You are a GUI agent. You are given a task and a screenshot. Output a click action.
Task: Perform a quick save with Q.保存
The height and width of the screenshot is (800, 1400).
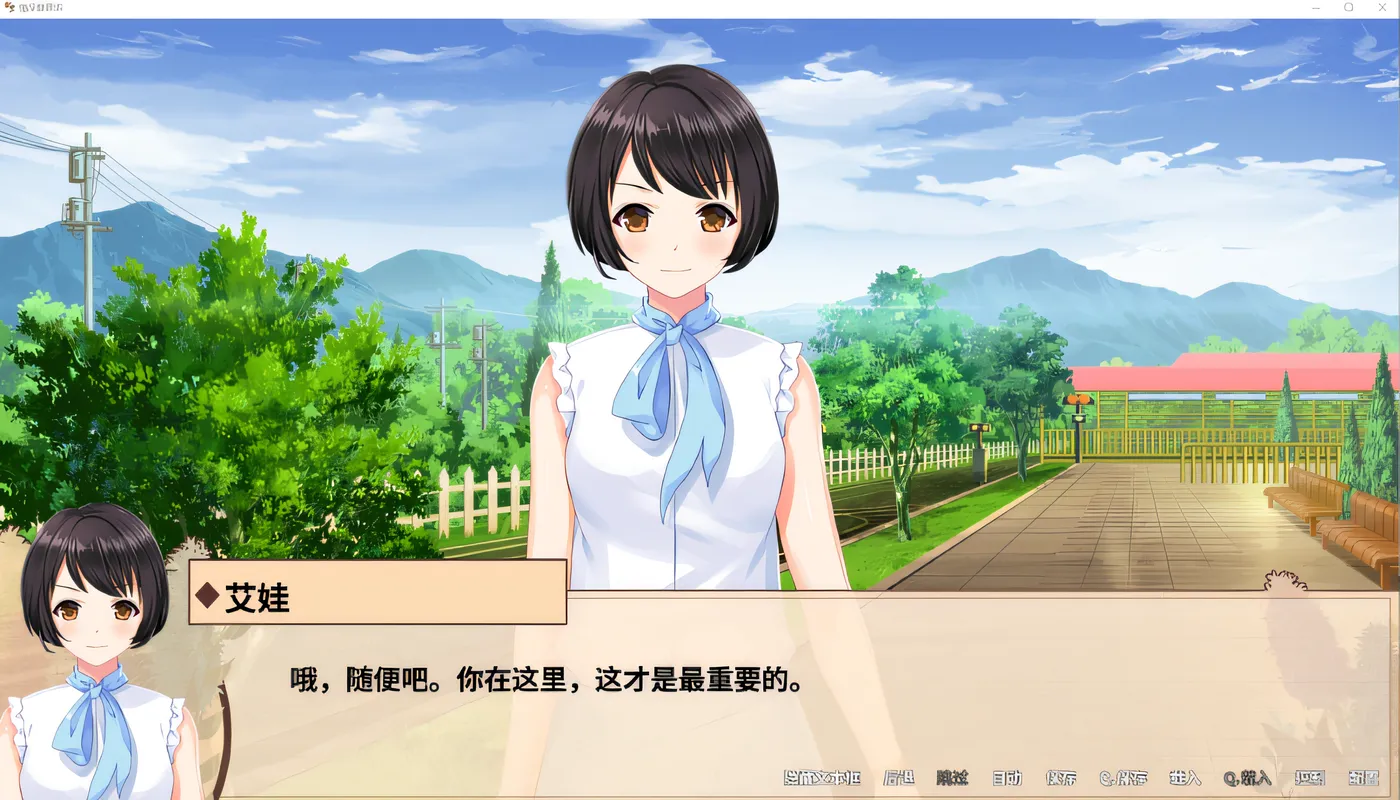pyautogui.click(x=1126, y=778)
